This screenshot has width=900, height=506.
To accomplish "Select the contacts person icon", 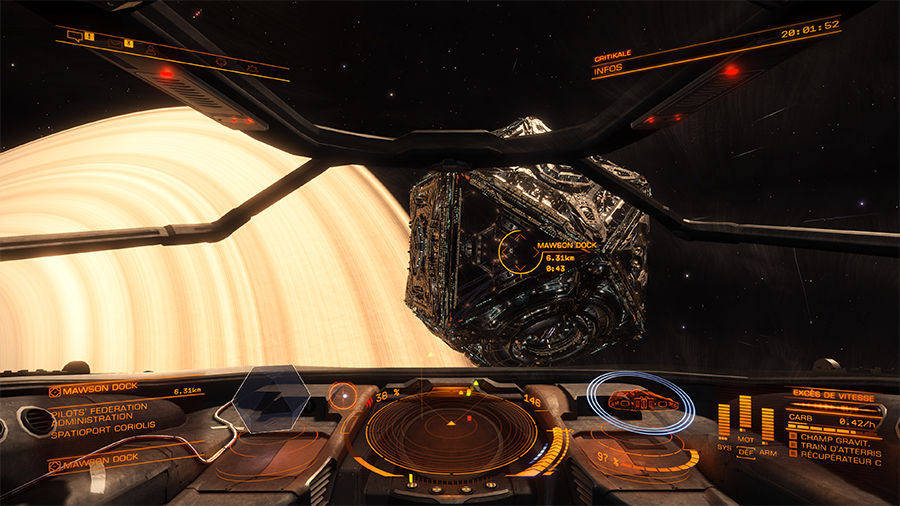I will pyautogui.click(x=151, y=50).
